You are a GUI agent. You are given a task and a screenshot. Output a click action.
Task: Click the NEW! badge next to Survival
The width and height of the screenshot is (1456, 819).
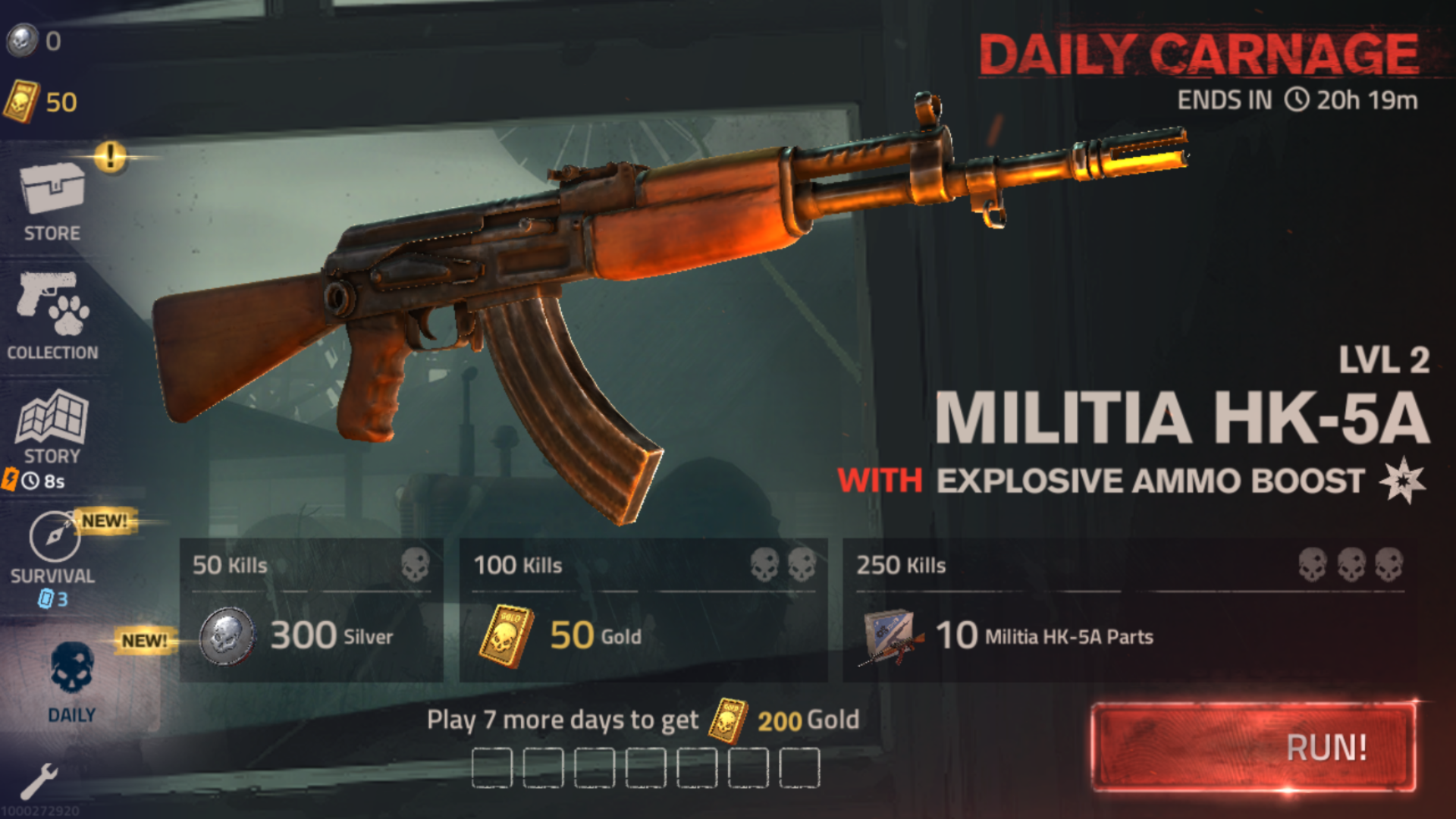[105, 521]
